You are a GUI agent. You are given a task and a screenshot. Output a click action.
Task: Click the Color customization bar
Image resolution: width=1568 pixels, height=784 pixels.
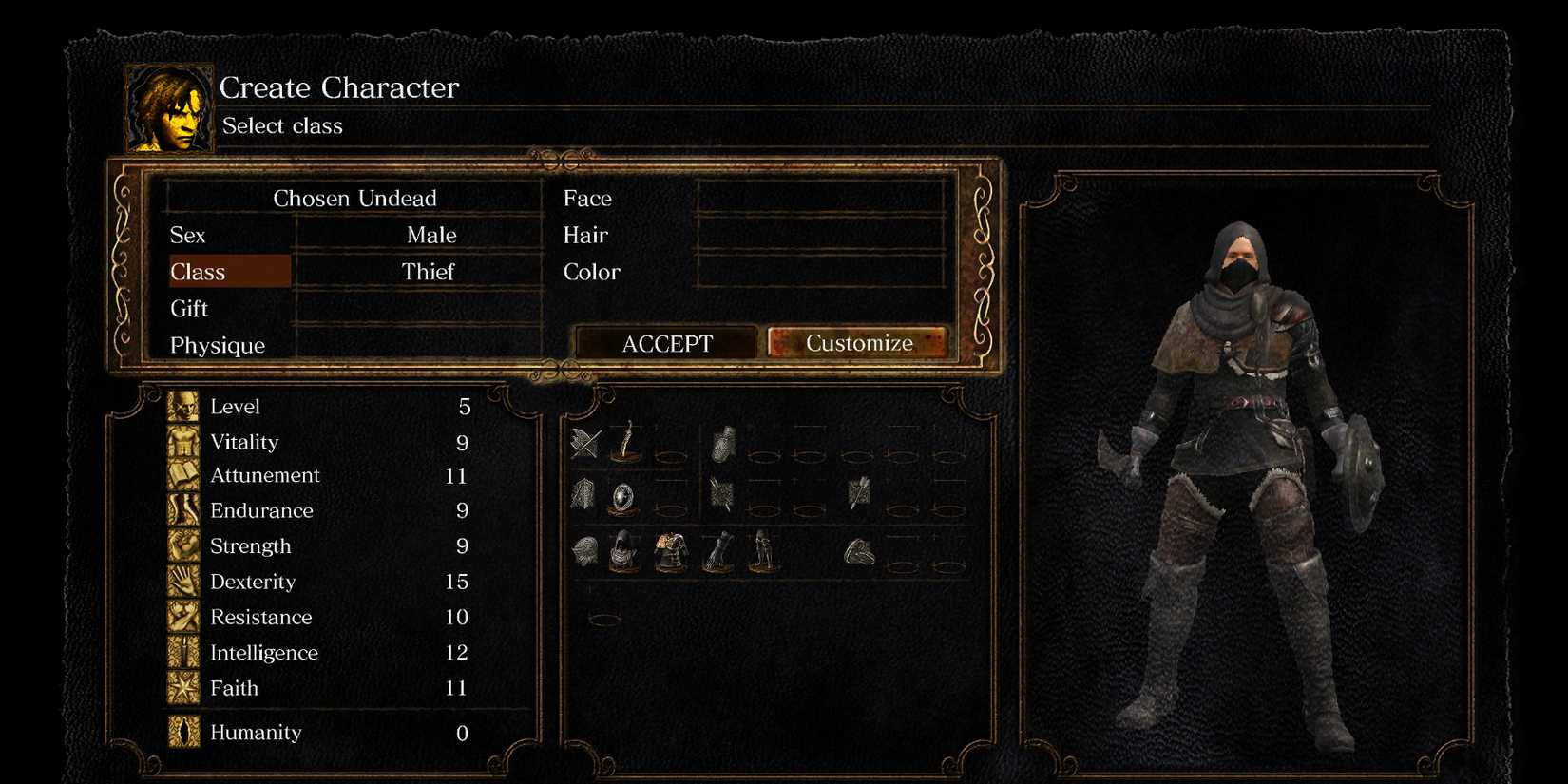[819, 272]
